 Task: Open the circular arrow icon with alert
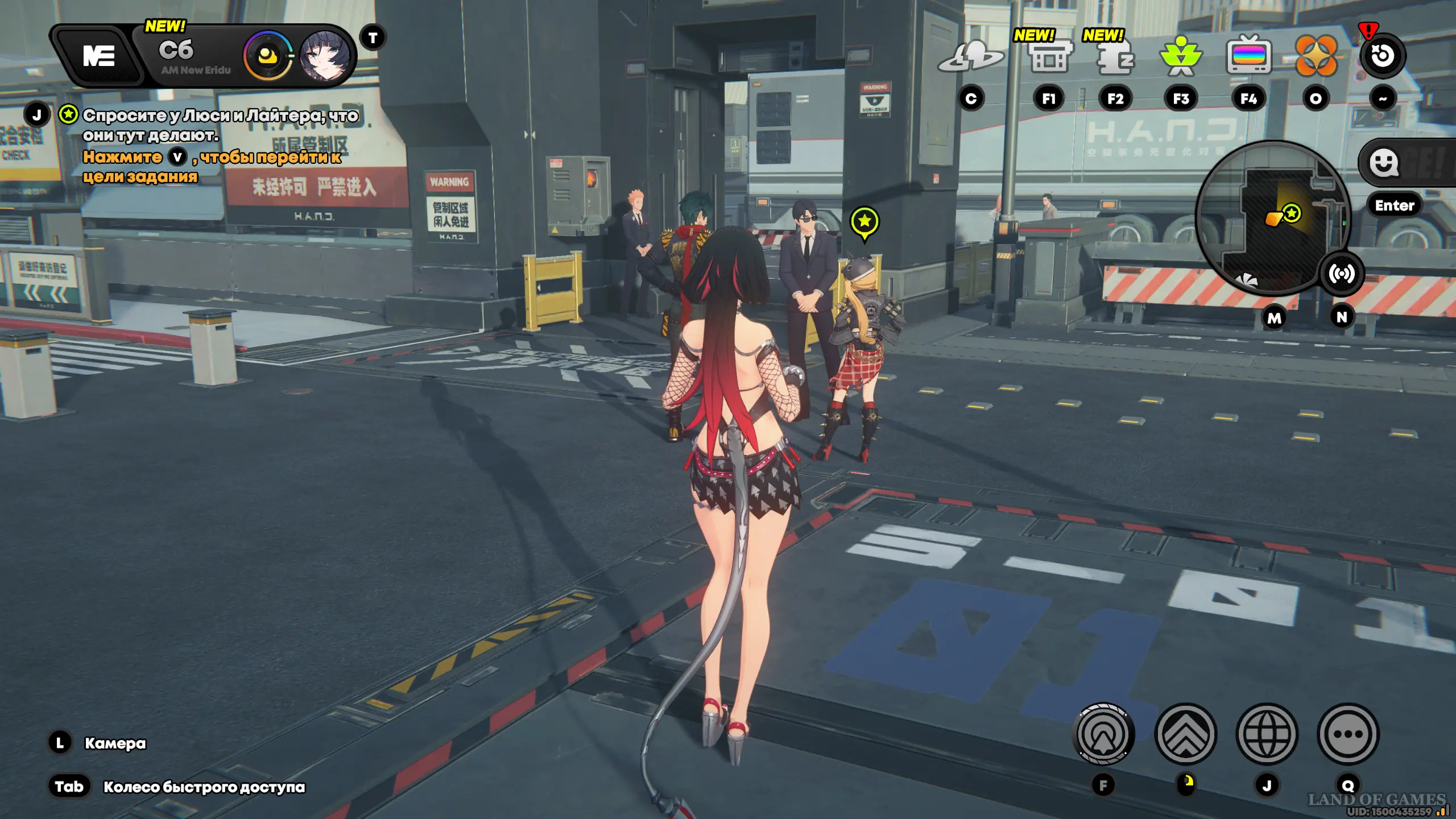[x=1383, y=56]
